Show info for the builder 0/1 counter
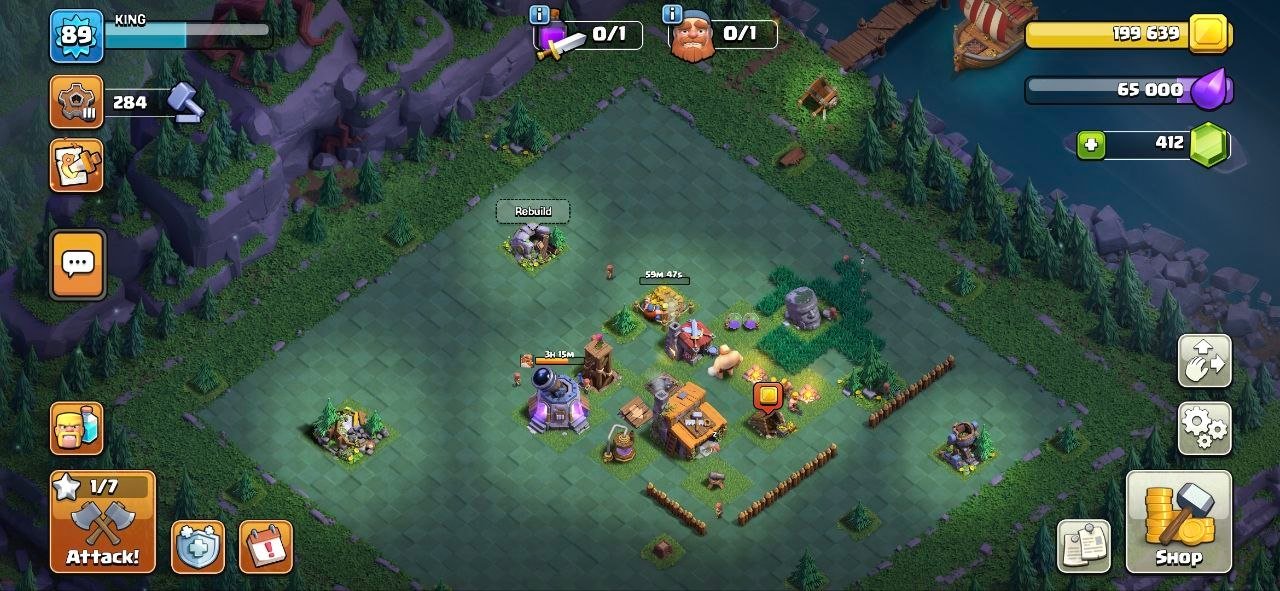 [x=672, y=14]
